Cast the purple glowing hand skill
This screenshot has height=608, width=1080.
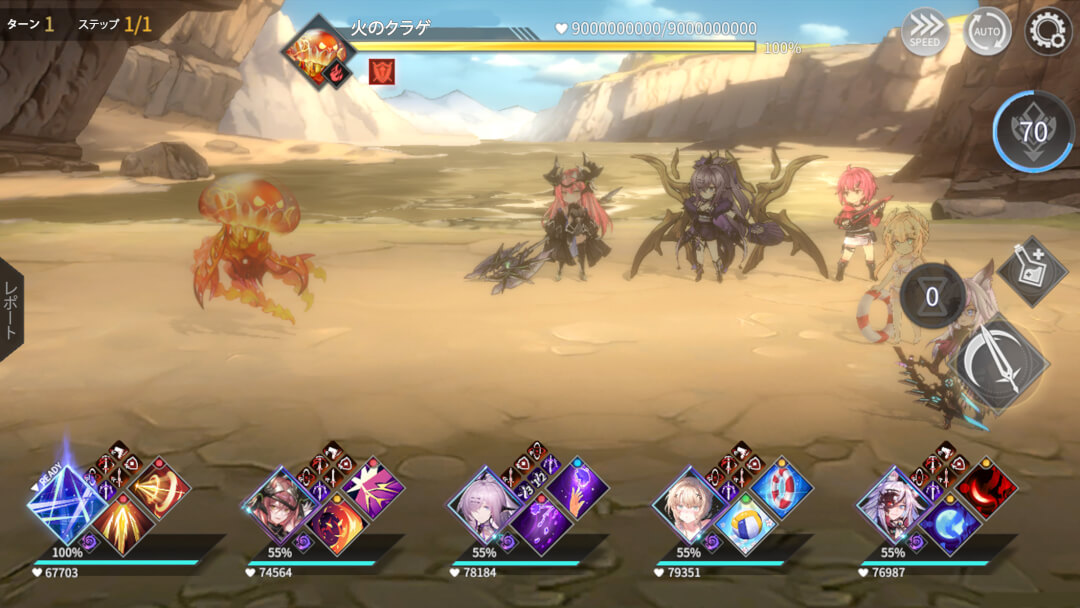[x=577, y=489]
